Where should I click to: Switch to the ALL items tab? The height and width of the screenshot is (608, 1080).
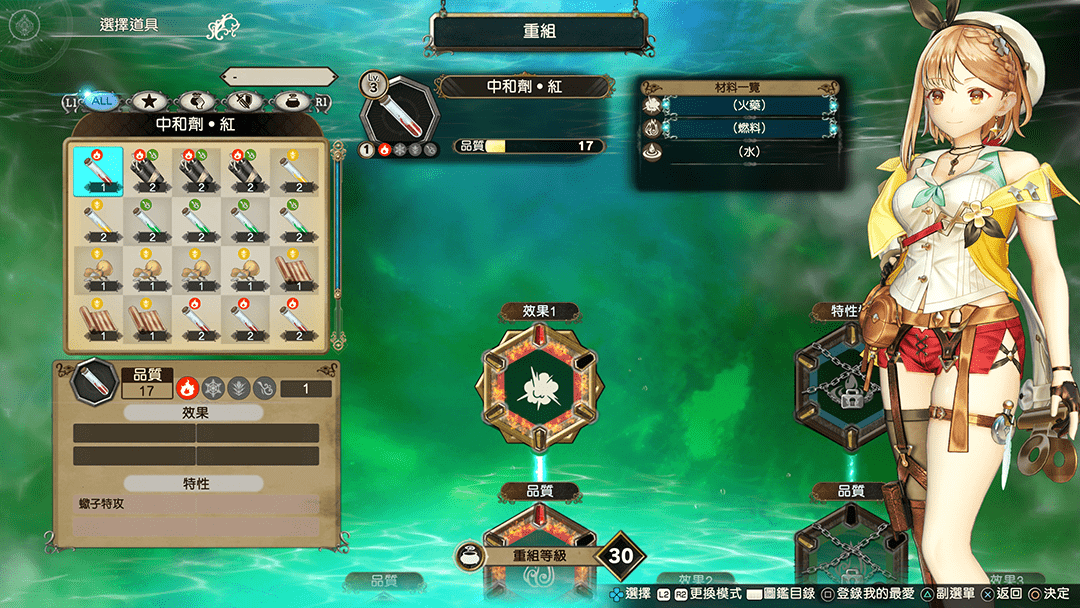(x=100, y=100)
